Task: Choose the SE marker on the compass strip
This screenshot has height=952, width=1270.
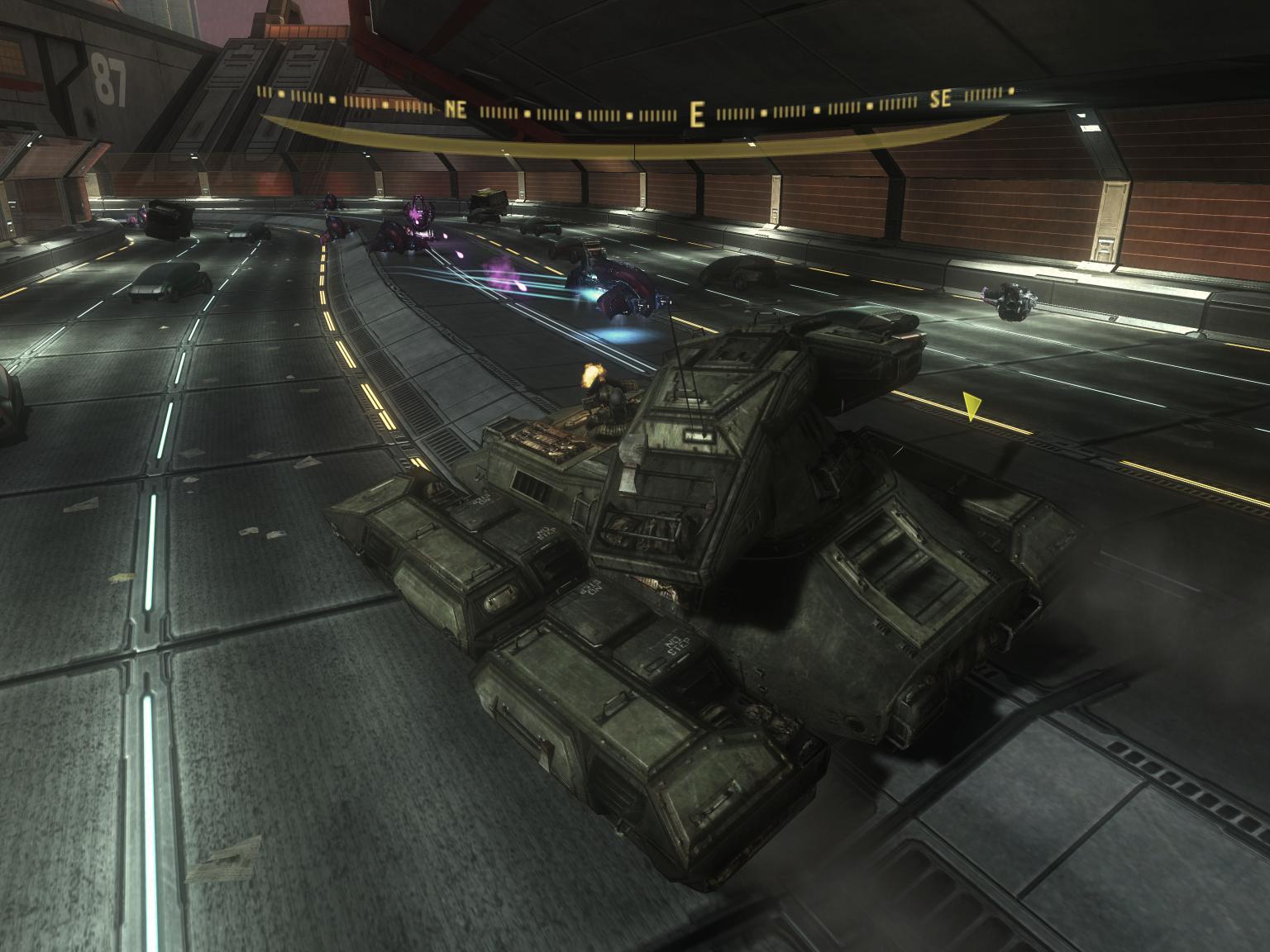Action: pos(940,100)
